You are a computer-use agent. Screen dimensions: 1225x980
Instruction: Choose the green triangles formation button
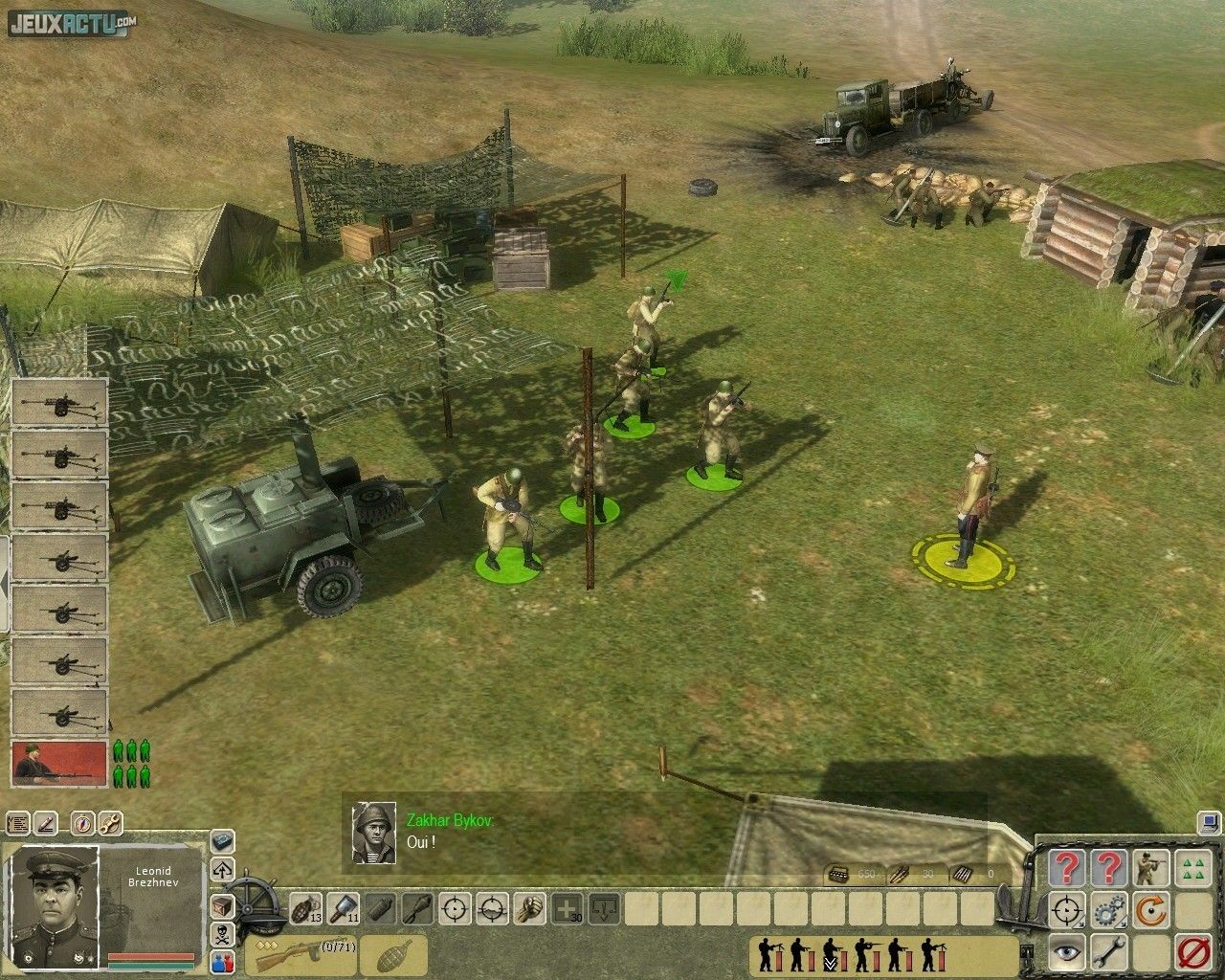coord(1192,869)
